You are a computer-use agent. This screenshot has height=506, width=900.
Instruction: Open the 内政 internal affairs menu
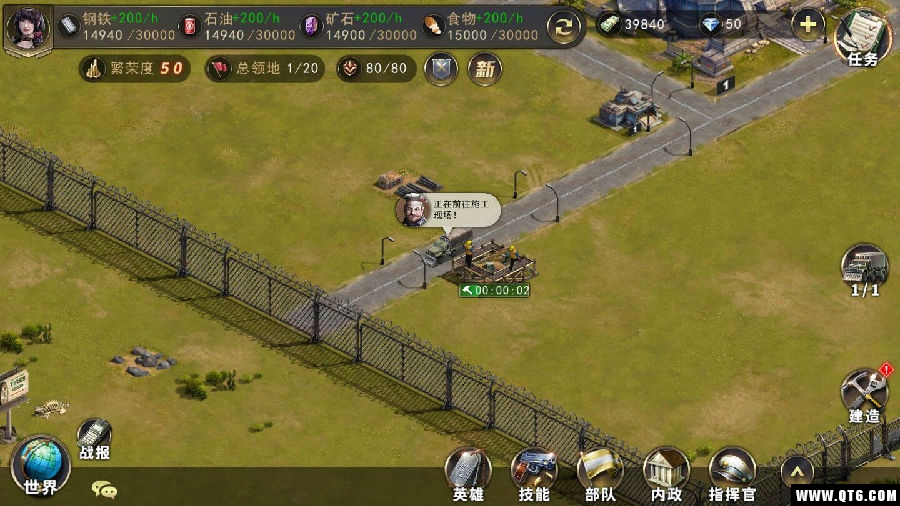665,472
